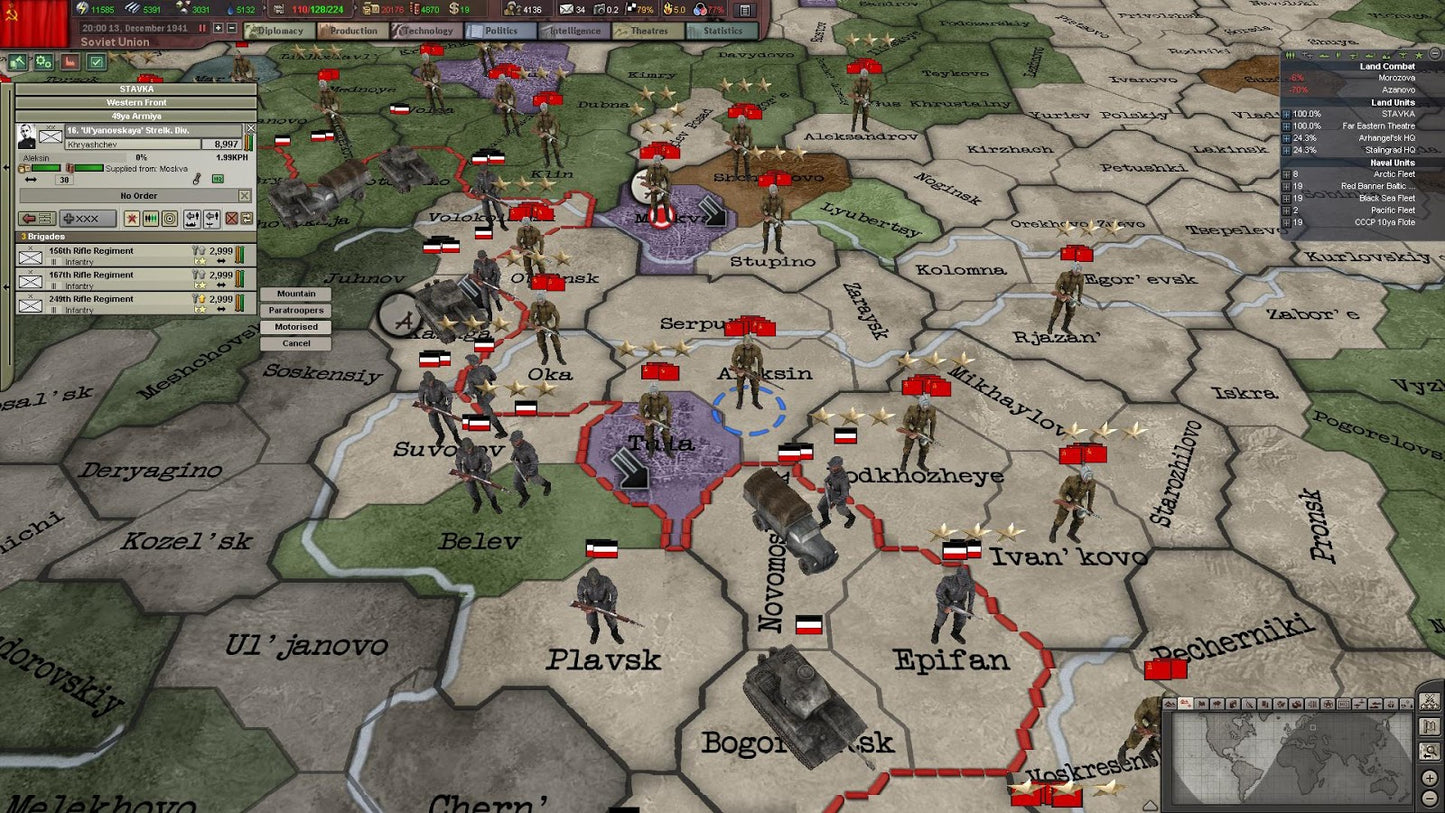Pick the Motorised option
This screenshot has height=813, width=1445.
296,327
